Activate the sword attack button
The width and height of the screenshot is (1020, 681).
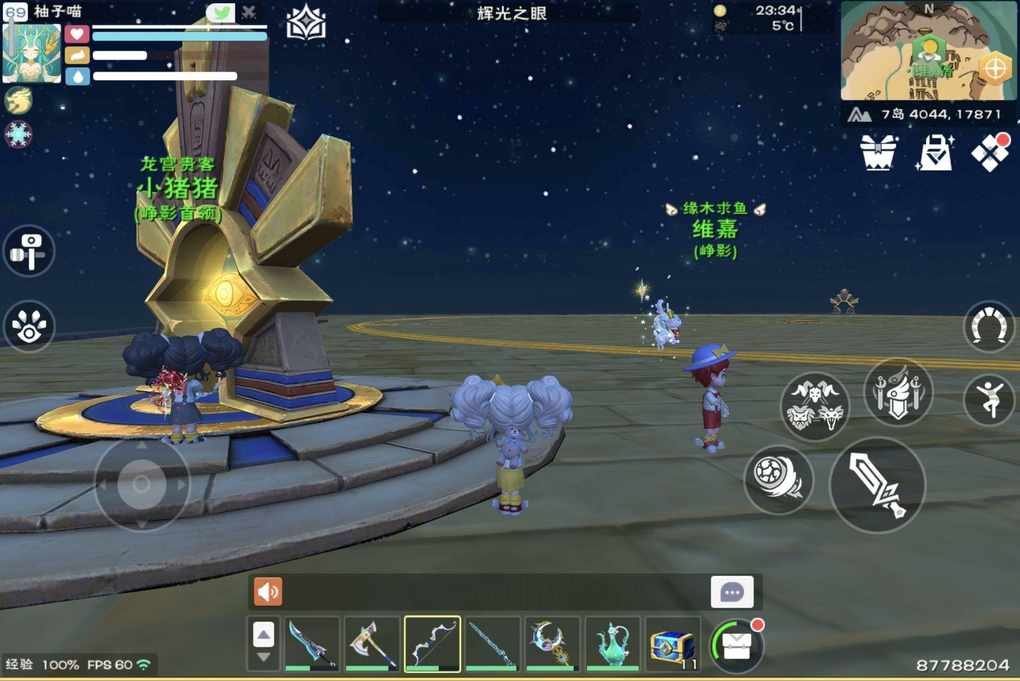[x=877, y=485]
